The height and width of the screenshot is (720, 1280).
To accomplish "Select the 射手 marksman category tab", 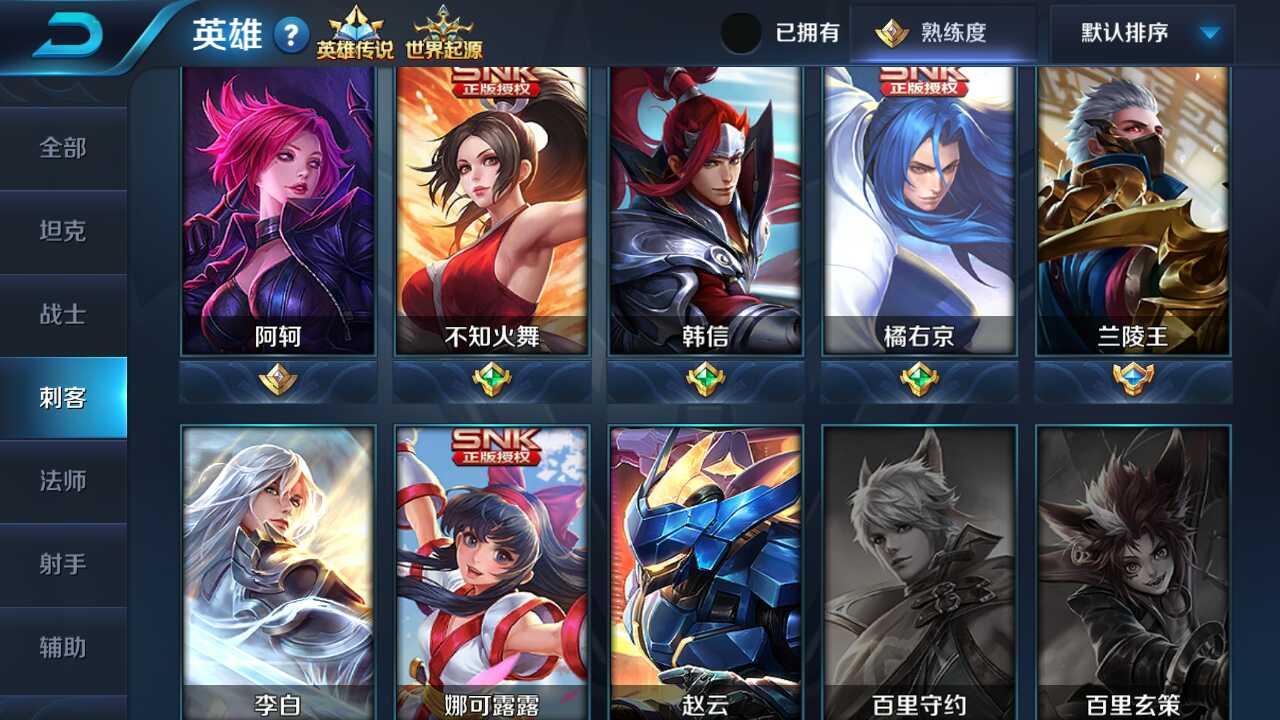I will 63,564.
